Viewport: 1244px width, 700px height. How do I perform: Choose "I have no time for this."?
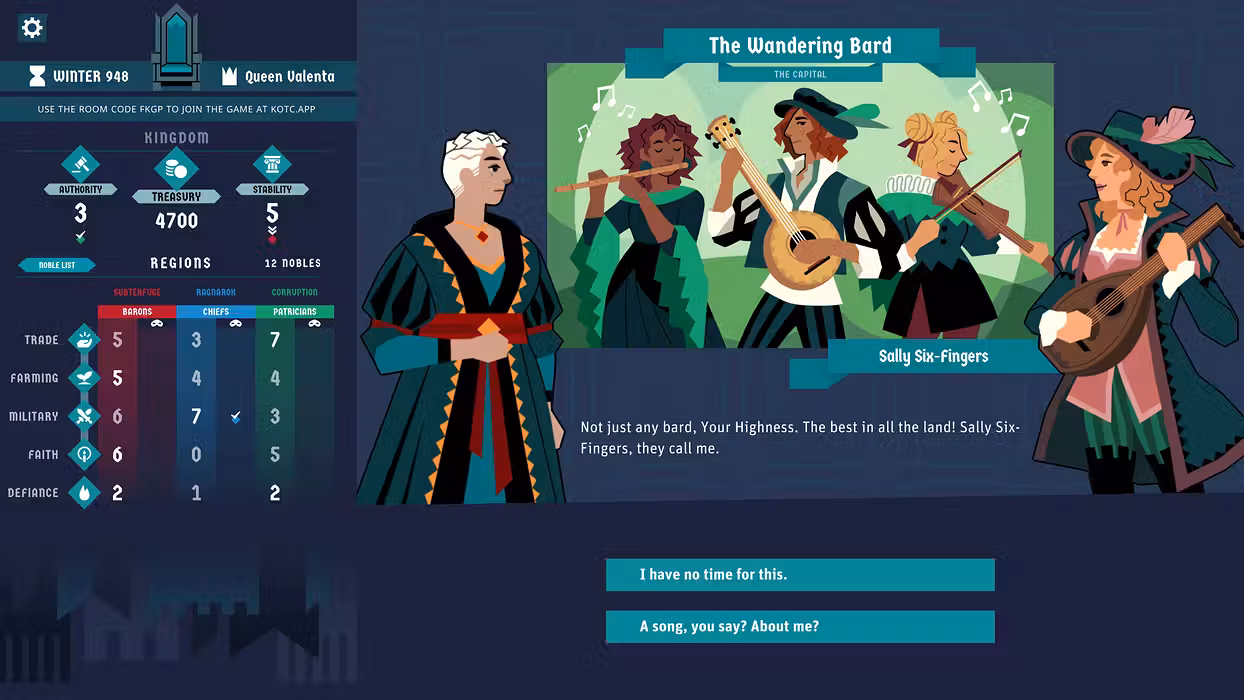(800, 575)
